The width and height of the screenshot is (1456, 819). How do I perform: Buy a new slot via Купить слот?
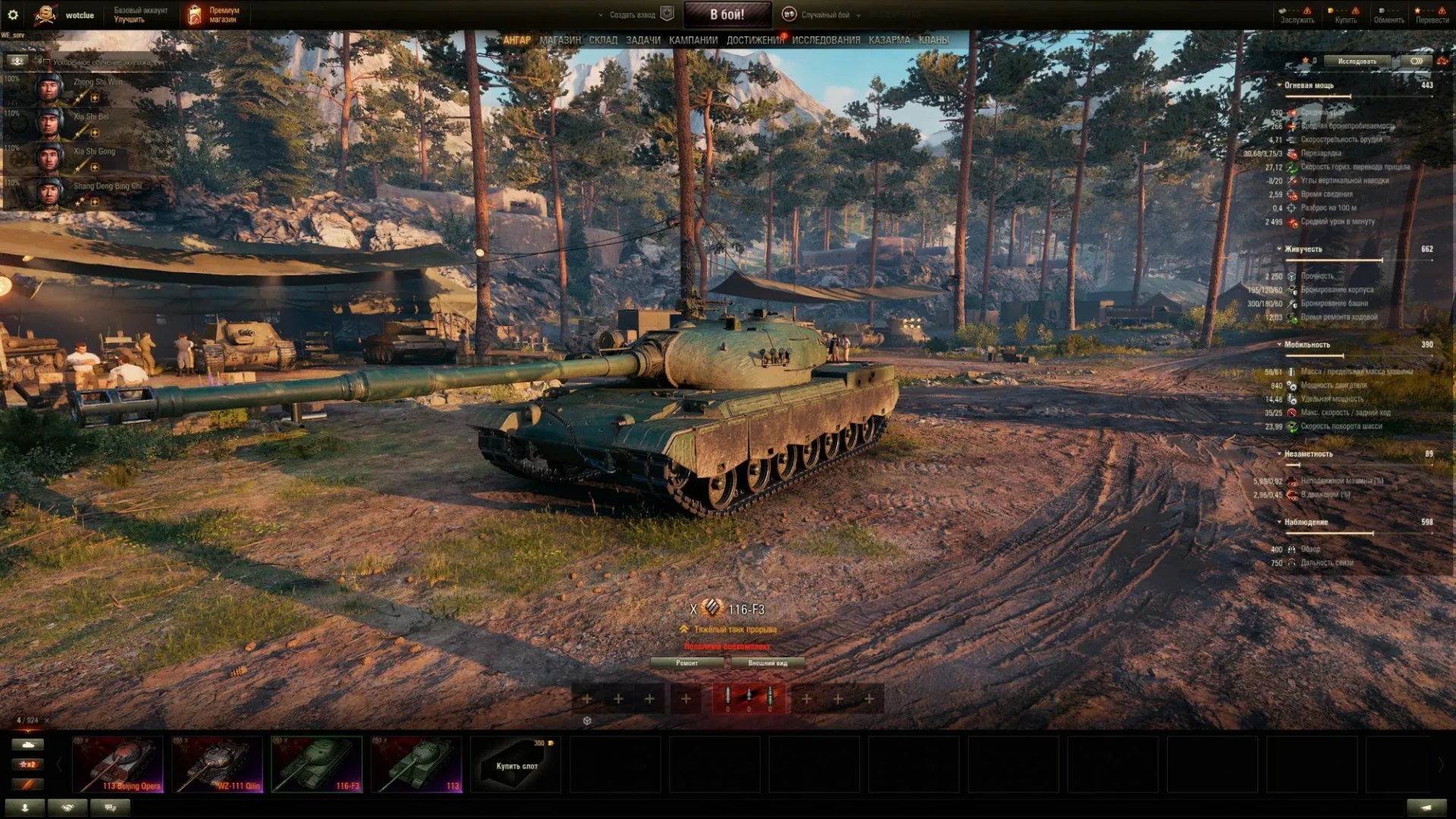516,765
